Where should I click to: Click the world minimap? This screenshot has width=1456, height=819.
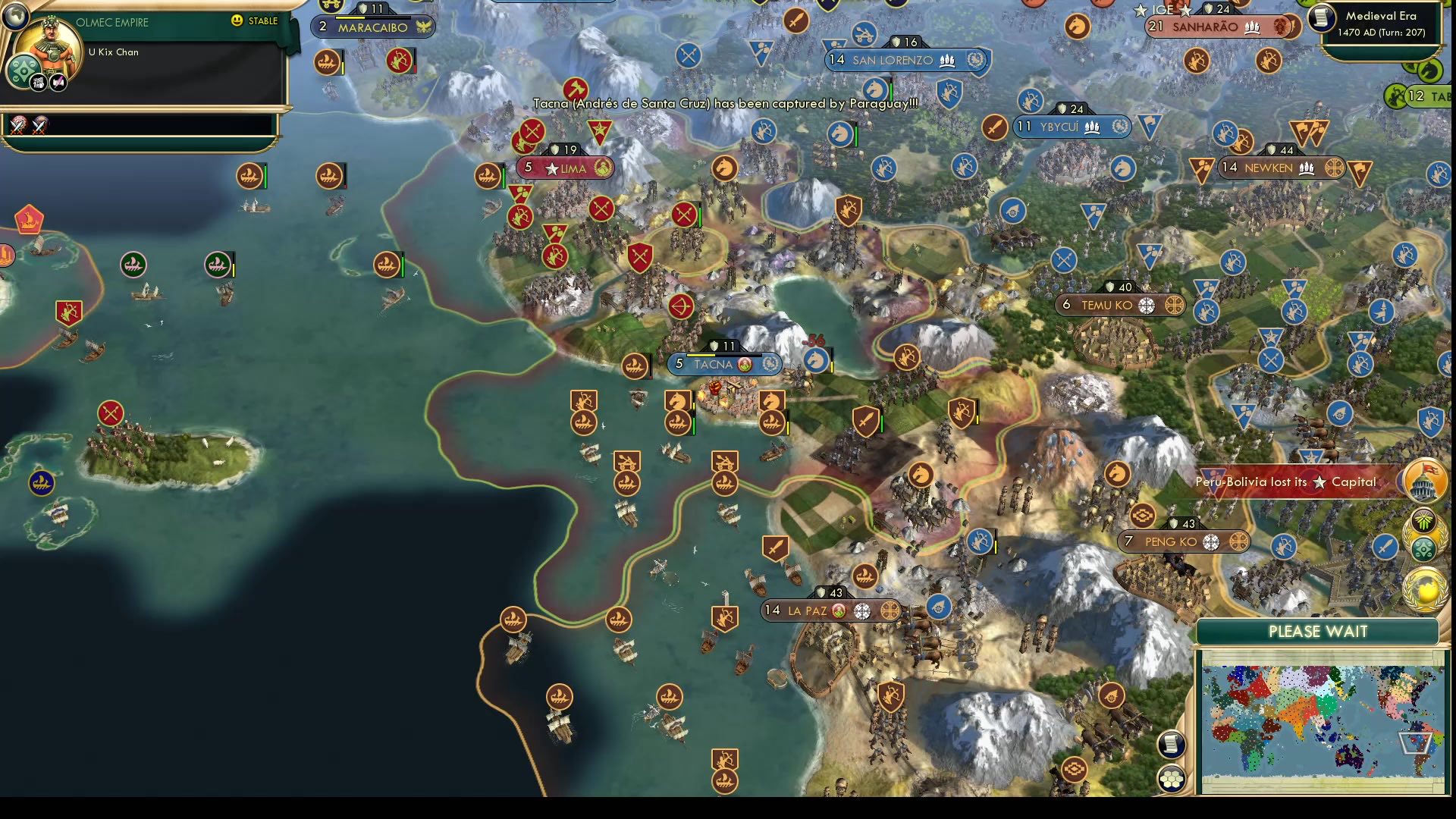[1322, 721]
